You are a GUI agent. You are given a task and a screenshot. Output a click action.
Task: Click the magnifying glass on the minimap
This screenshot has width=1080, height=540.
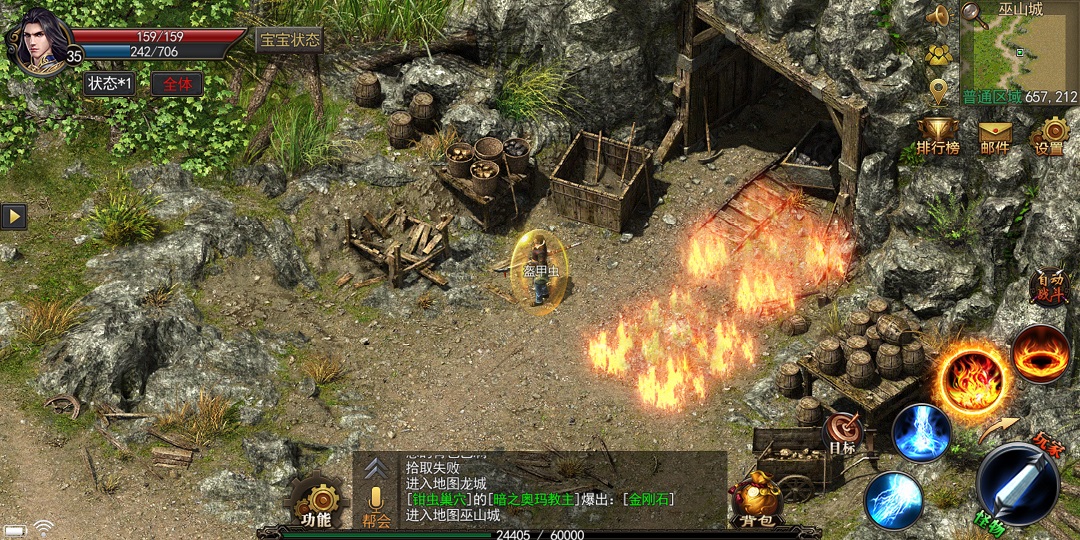pyautogui.click(x=972, y=14)
